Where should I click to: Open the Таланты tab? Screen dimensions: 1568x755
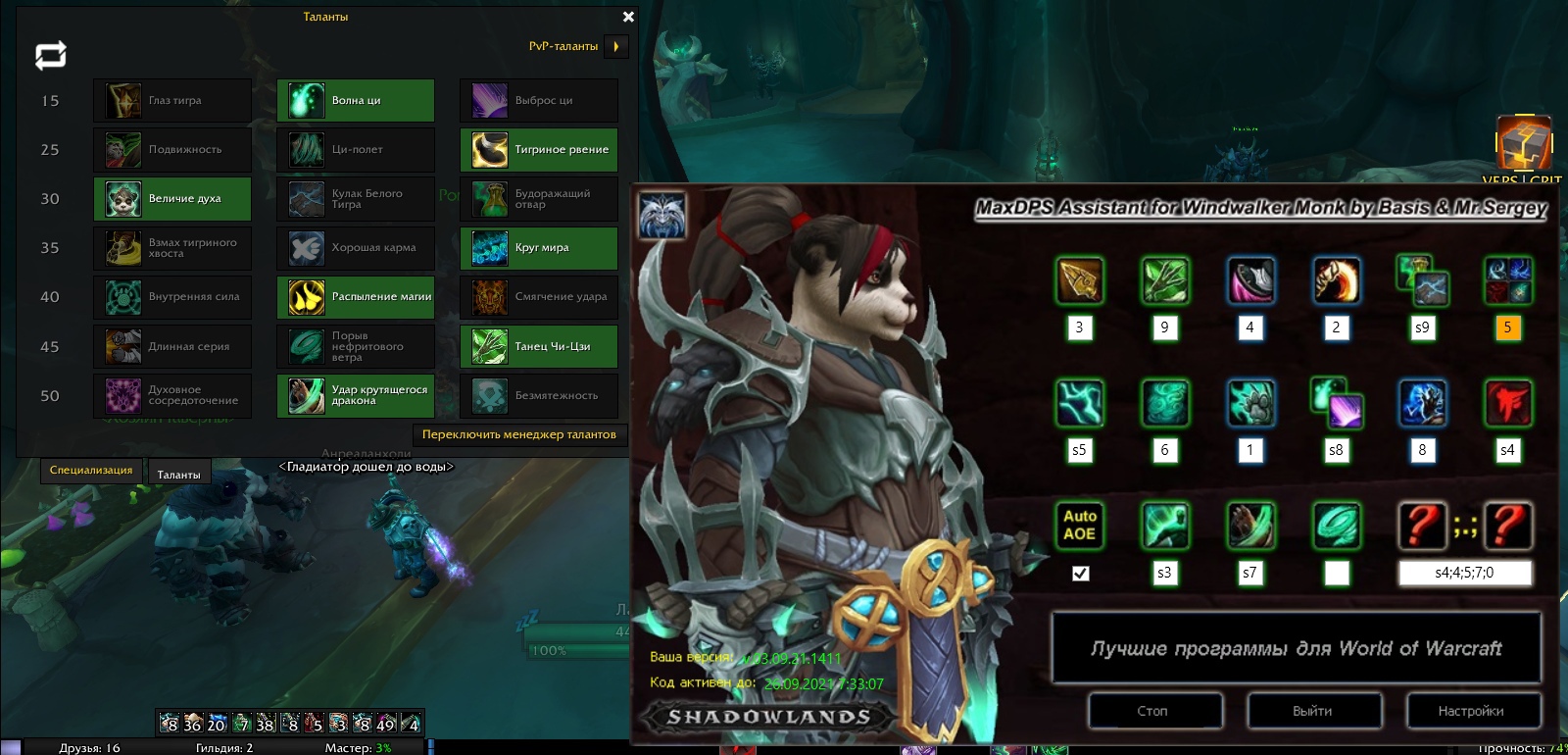(178, 475)
